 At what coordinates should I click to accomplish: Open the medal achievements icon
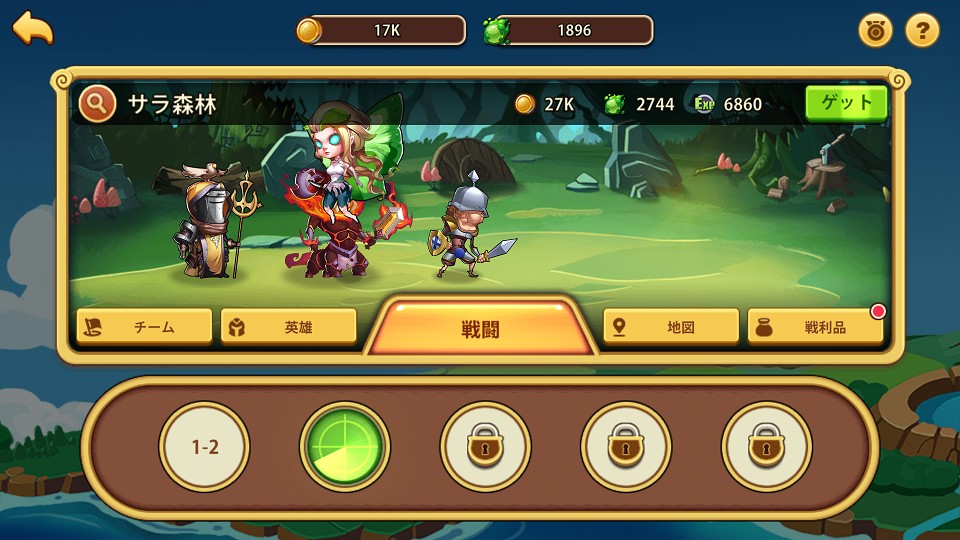(x=876, y=31)
